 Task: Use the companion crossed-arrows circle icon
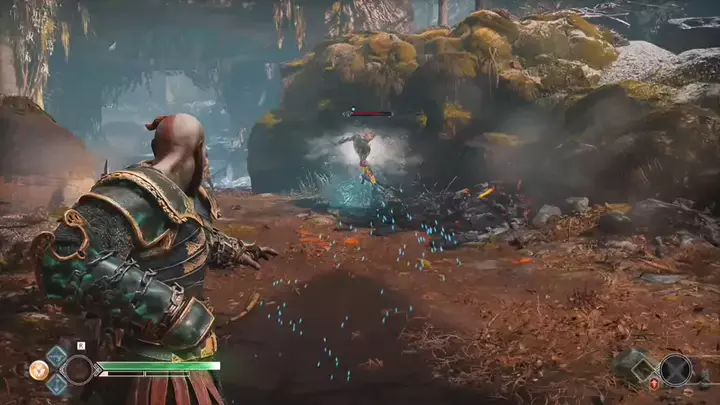coord(676,370)
